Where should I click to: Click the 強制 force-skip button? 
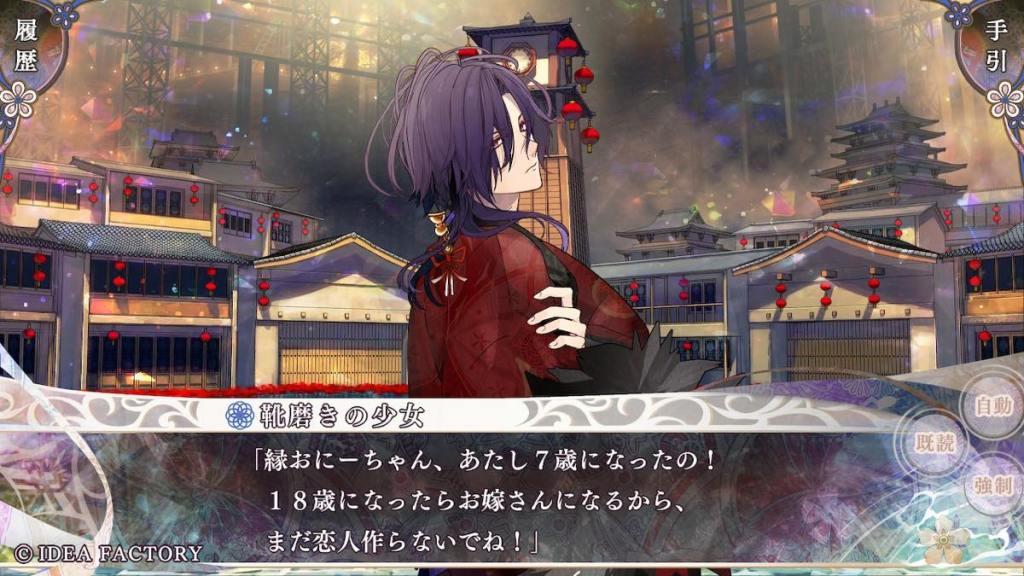tap(993, 487)
